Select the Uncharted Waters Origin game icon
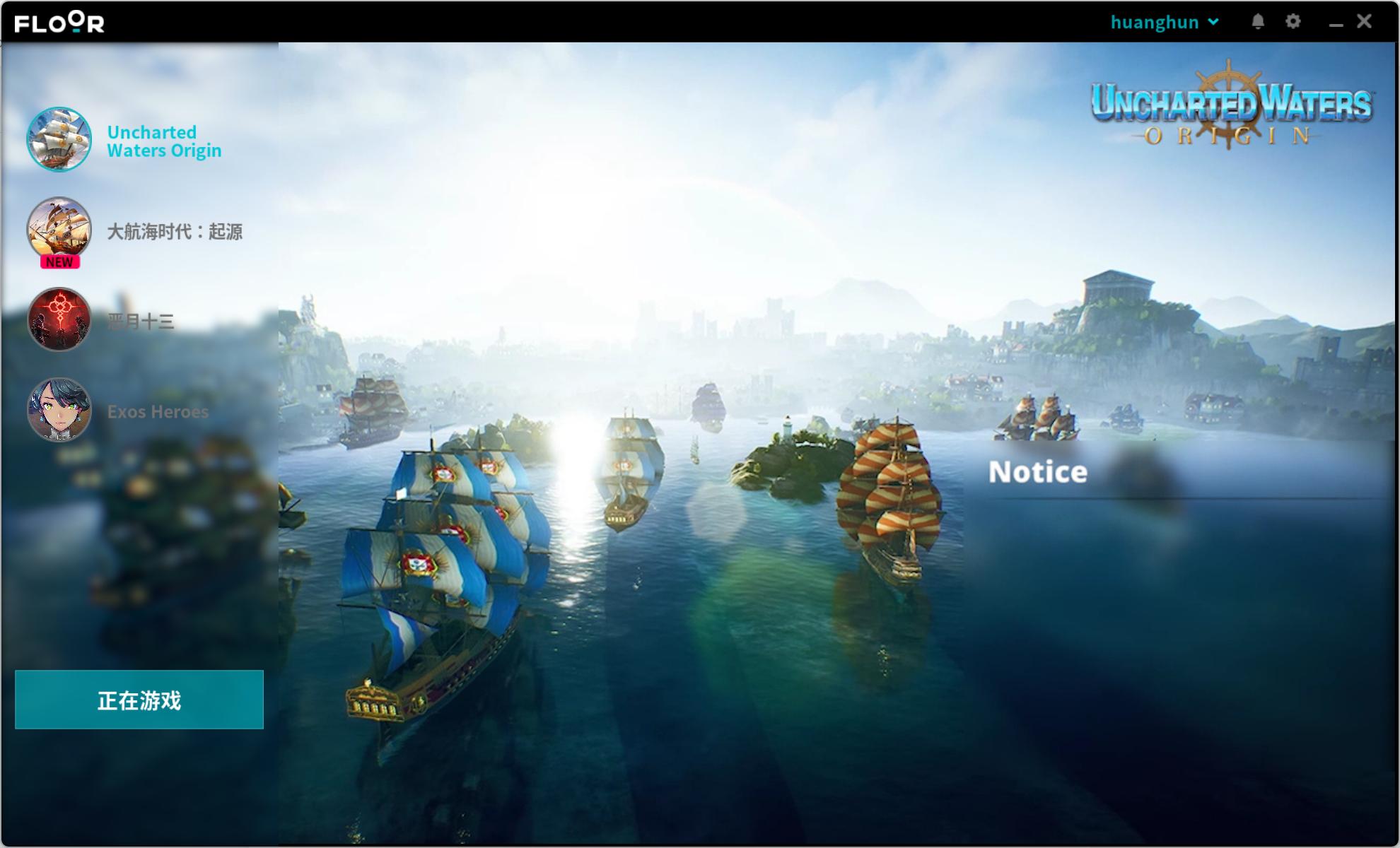 click(x=60, y=140)
